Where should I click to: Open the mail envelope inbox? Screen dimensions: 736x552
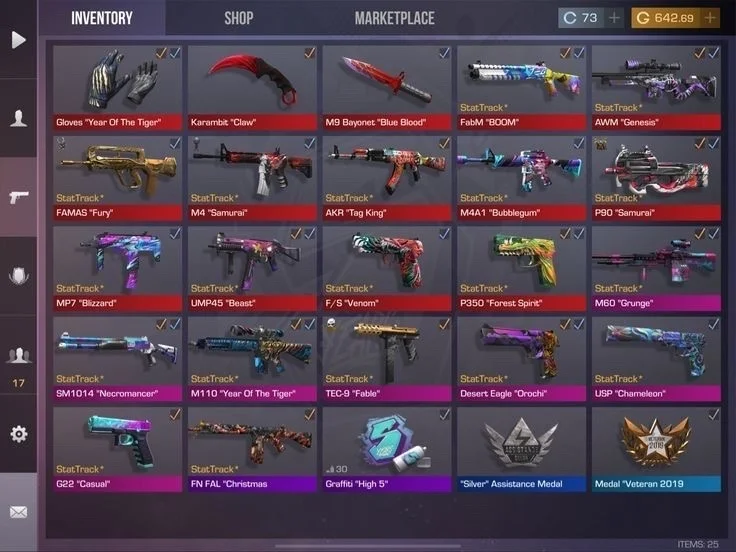point(18,513)
